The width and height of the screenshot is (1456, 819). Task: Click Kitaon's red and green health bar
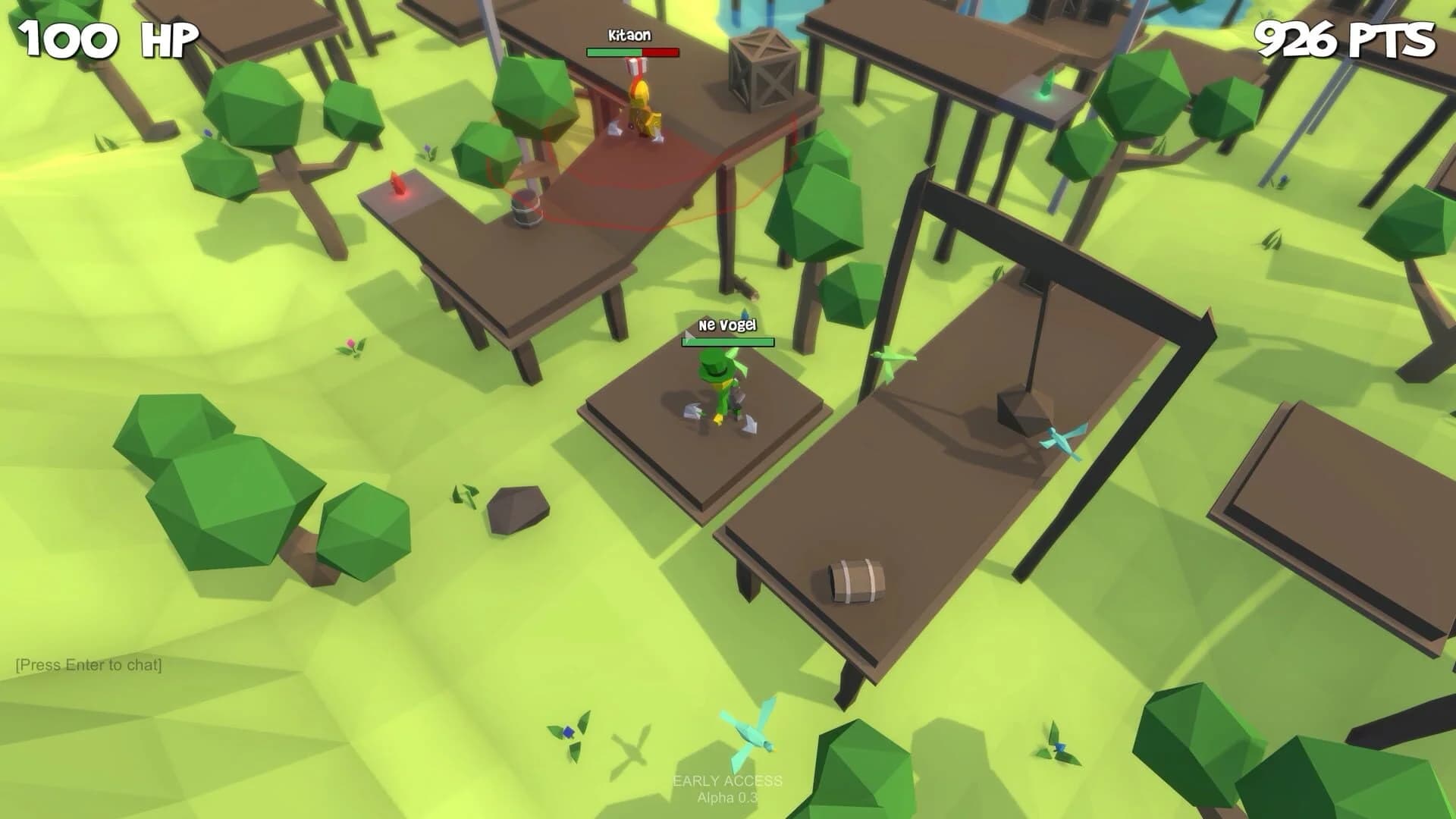click(x=630, y=52)
